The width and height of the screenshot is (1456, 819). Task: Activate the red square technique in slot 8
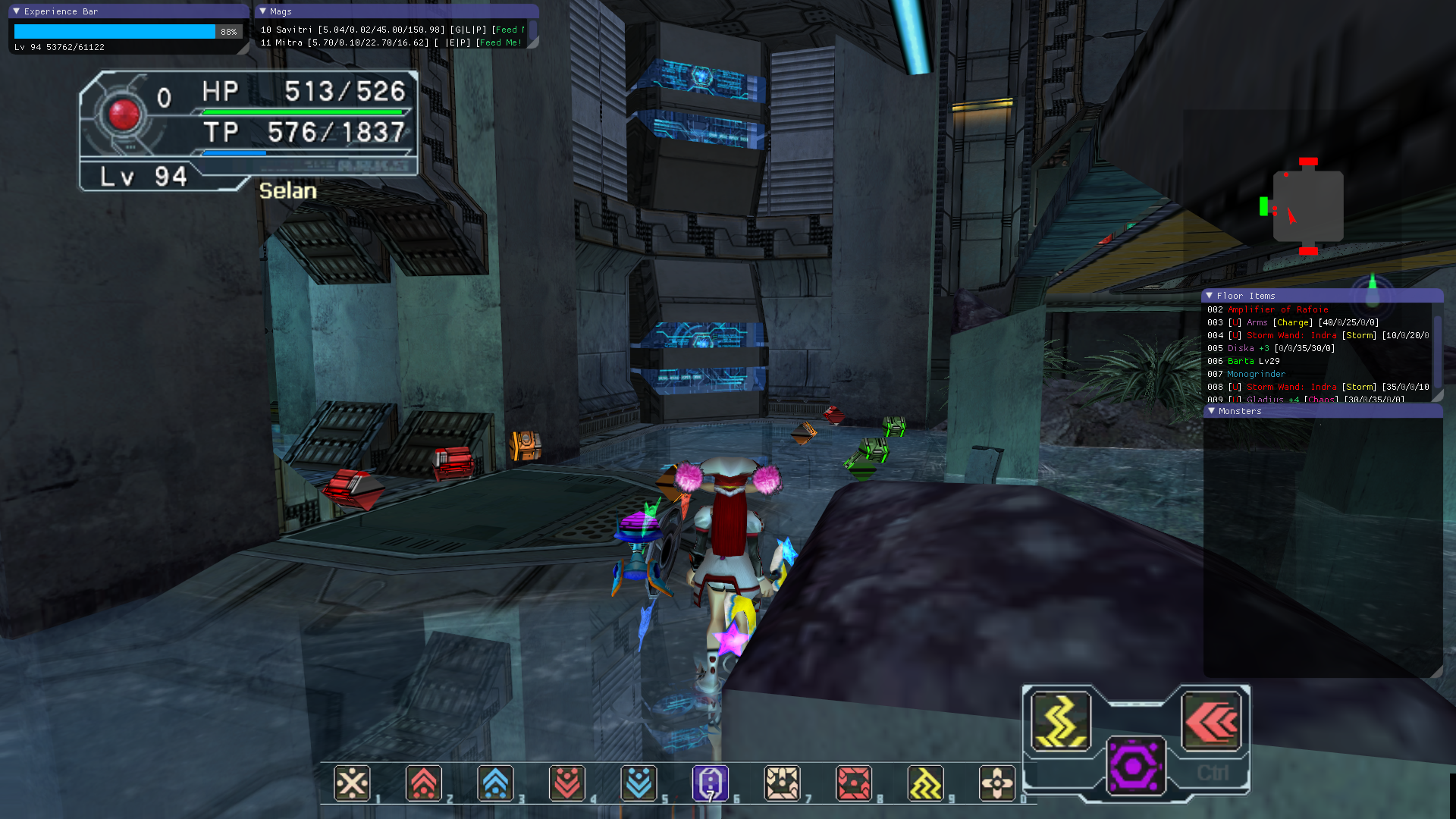(x=854, y=783)
